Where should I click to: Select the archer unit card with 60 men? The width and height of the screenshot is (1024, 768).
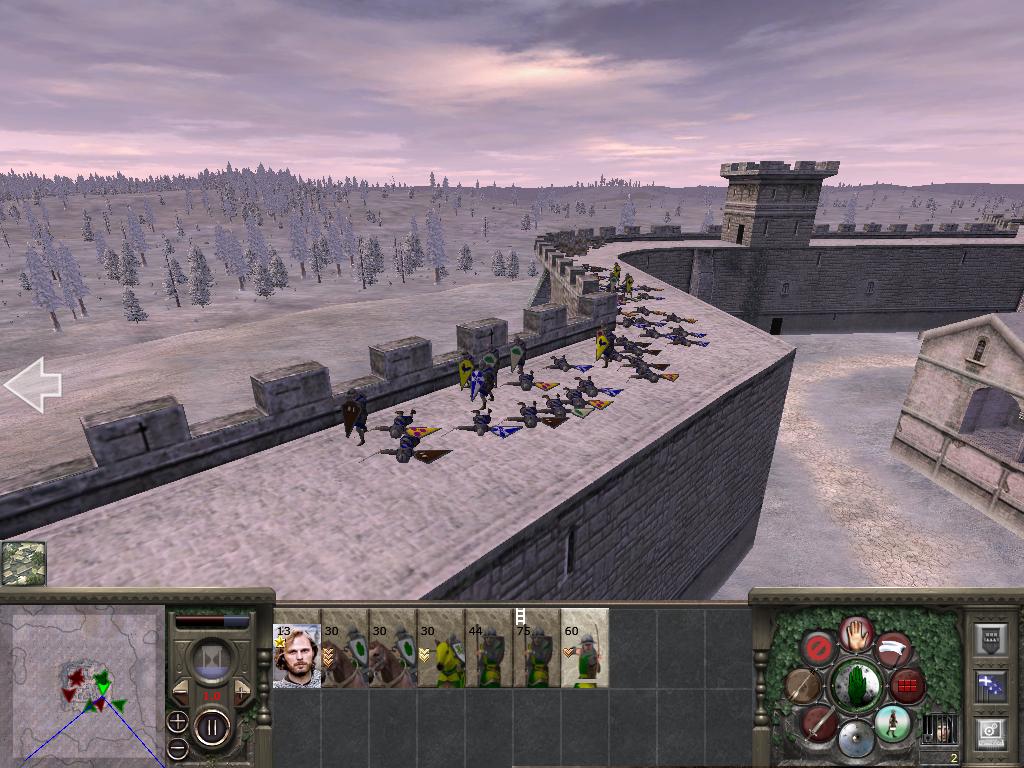click(x=585, y=656)
